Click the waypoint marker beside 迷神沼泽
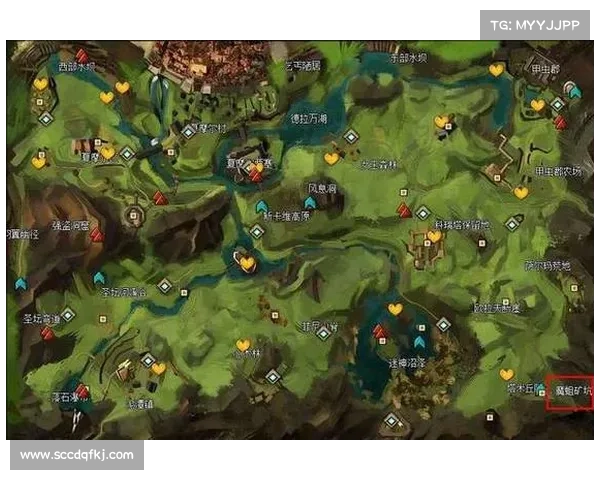This screenshot has height=480, width=600. pos(419,342)
